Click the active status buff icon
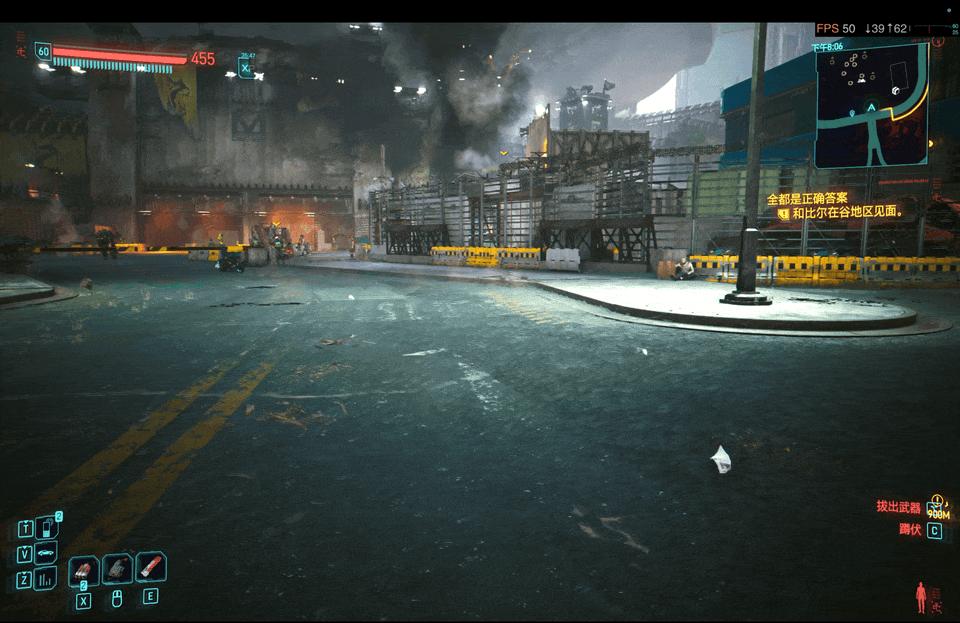Image resolution: width=960 pixels, height=623 pixels. click(245, 69)
